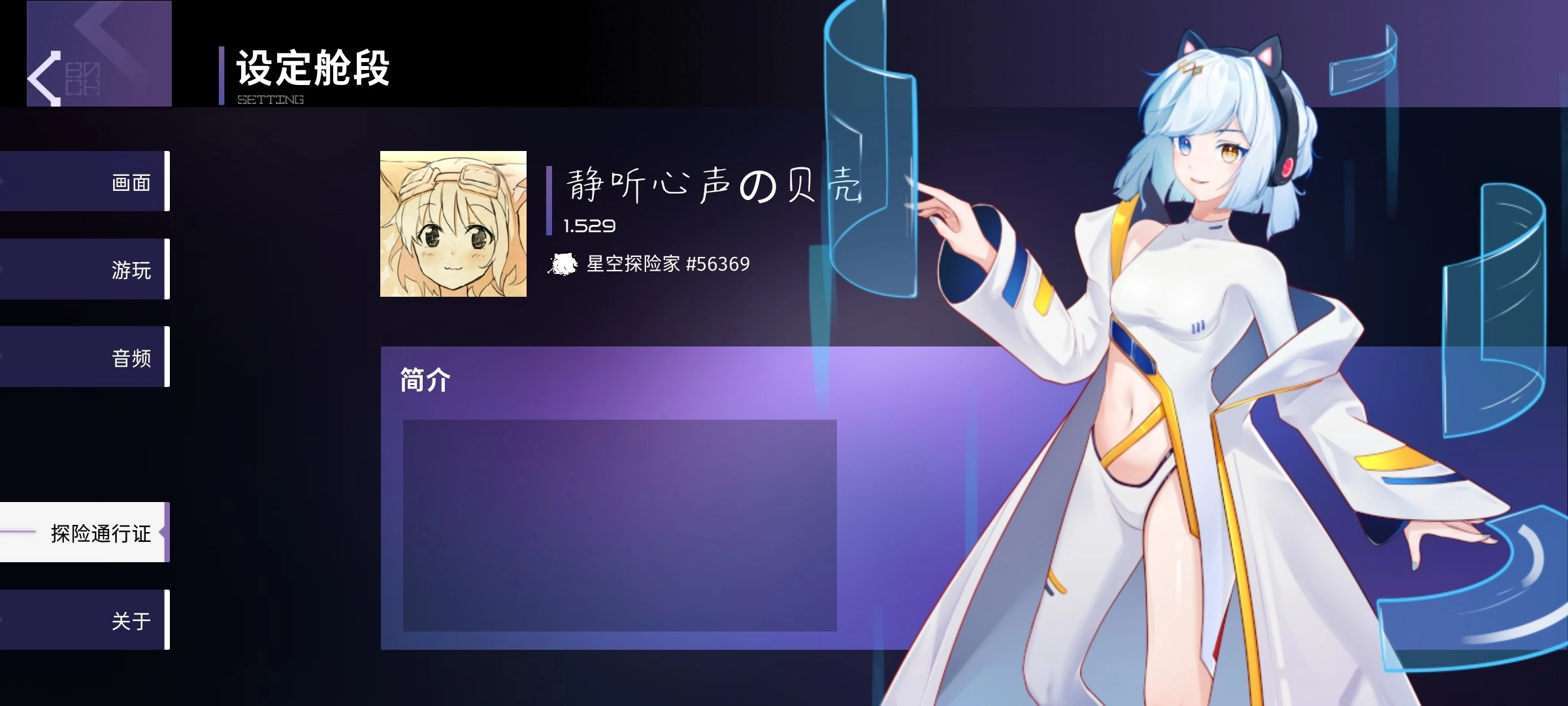Switch to the 游玩 gameplay settings tab
Screen dimensions: 1568x706
(131, 269)
